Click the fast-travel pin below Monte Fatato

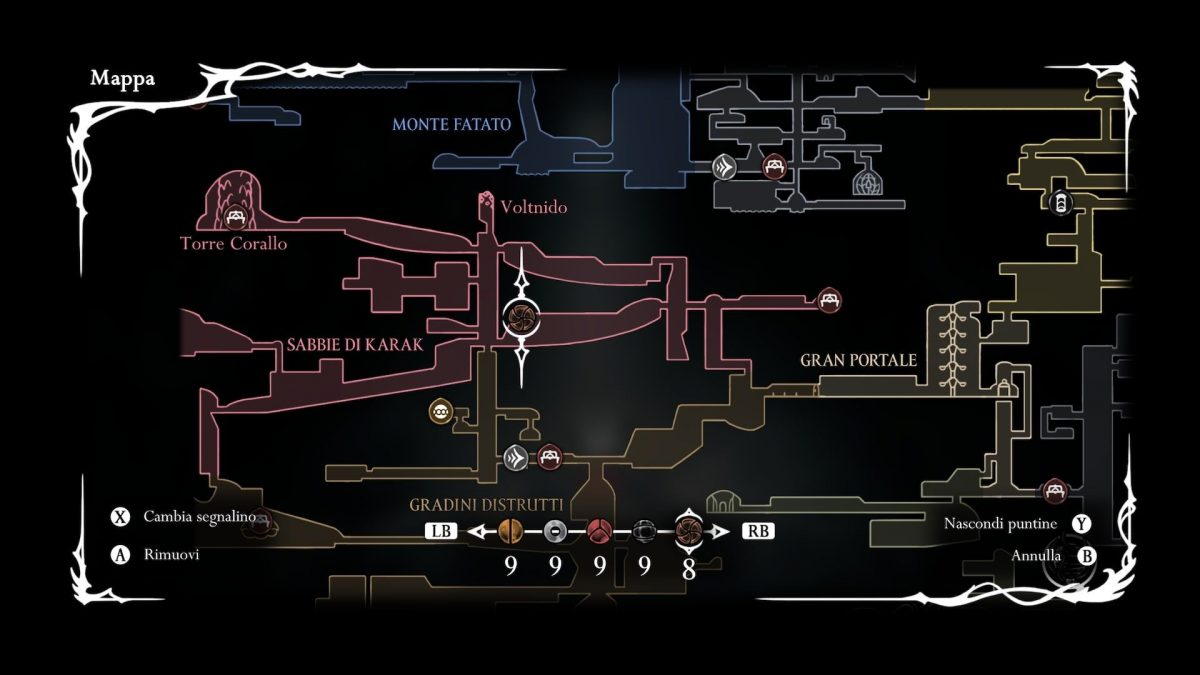(725, 167)
